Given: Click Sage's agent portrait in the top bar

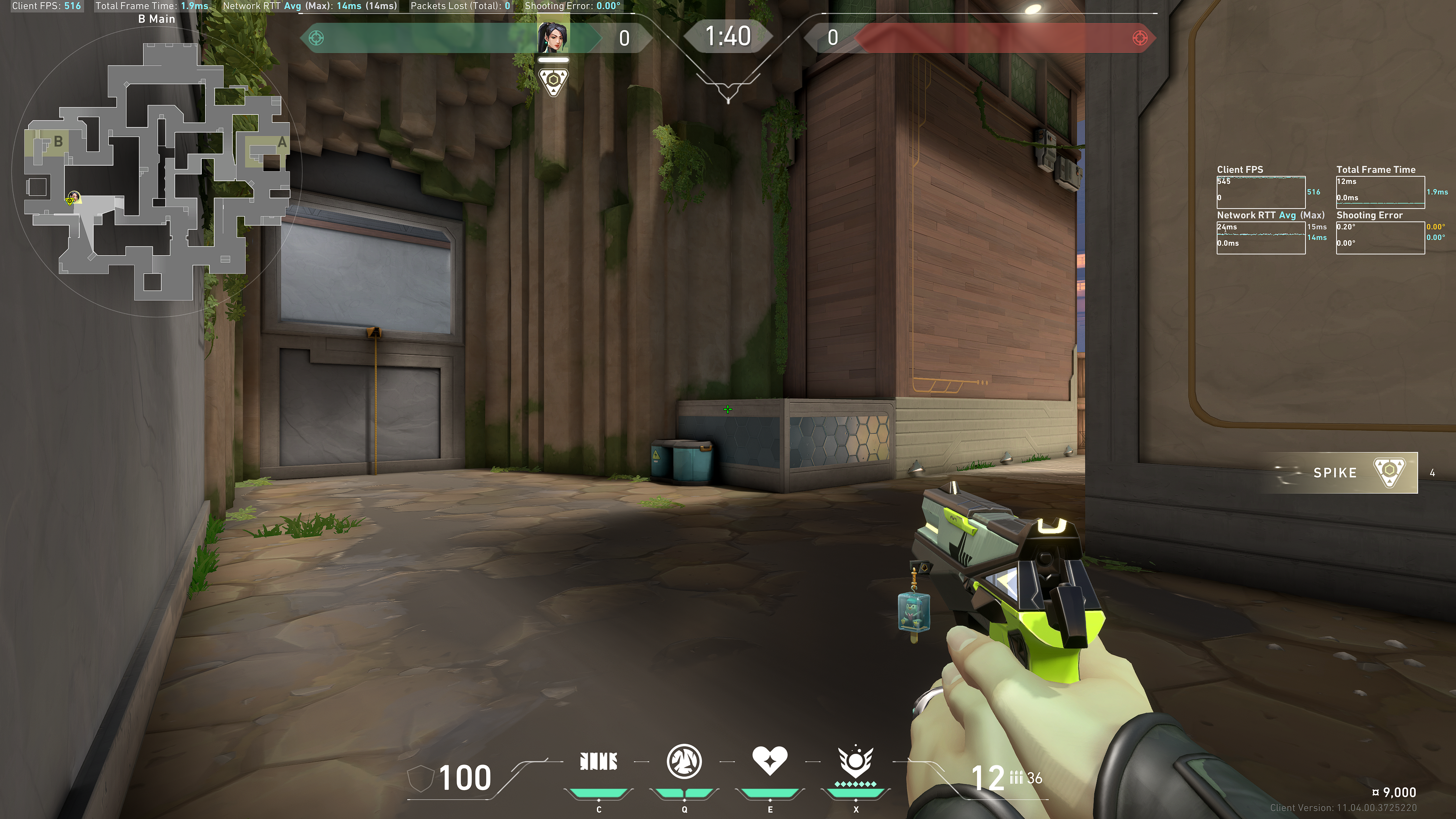Looking at the screenshot, I should pos(553,37).
